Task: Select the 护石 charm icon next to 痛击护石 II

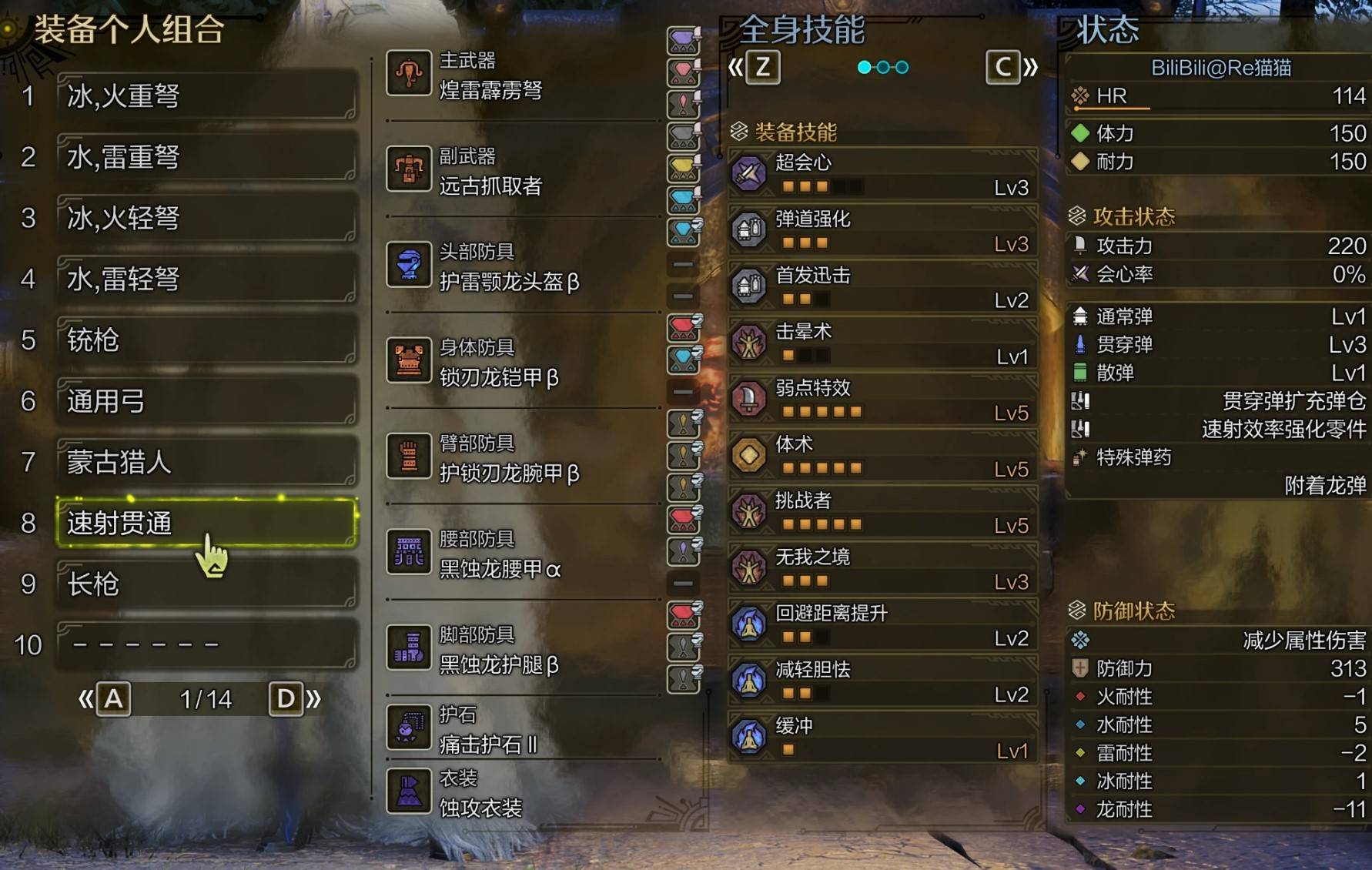Action: [x=409, y=728]
